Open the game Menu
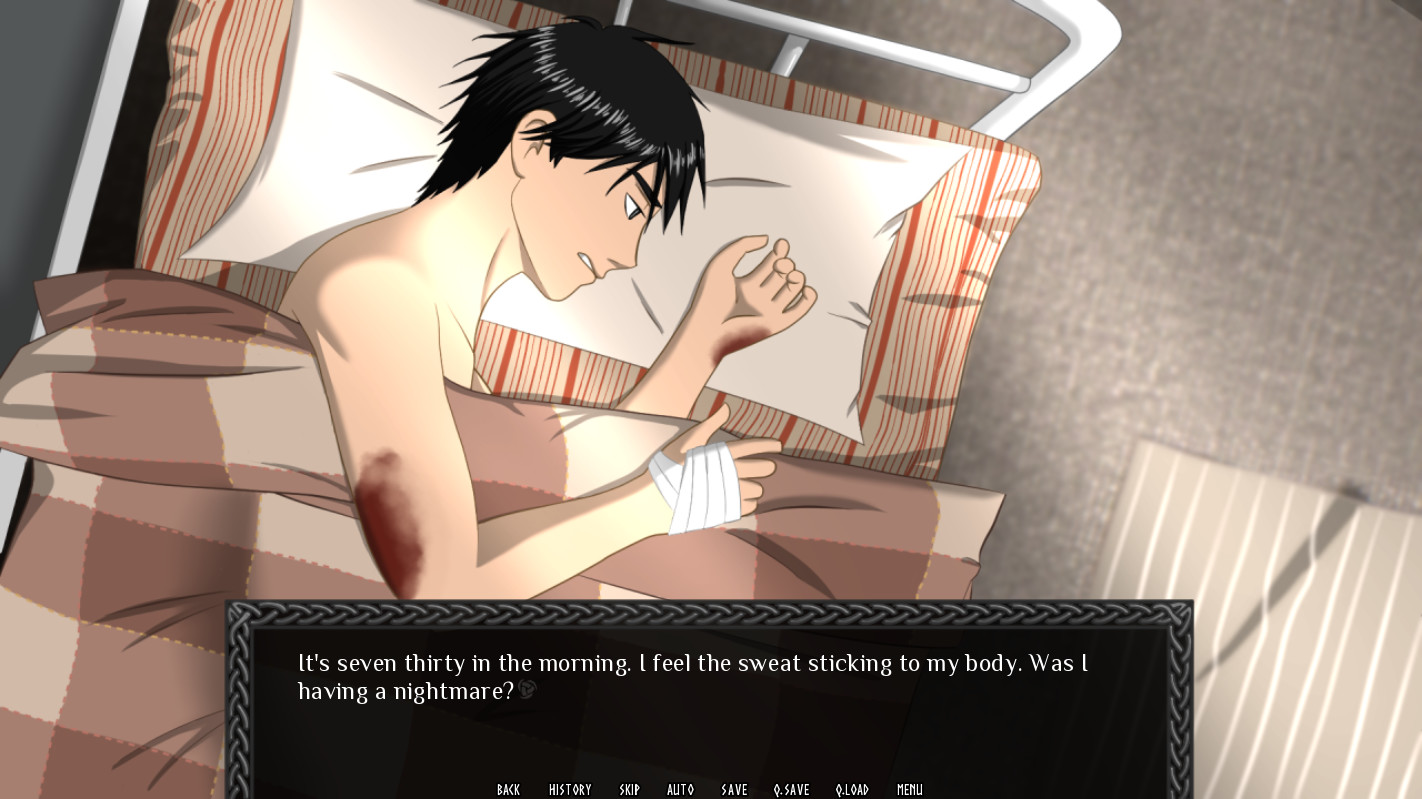Screen dimensions: 1422x799 (909, 790)
